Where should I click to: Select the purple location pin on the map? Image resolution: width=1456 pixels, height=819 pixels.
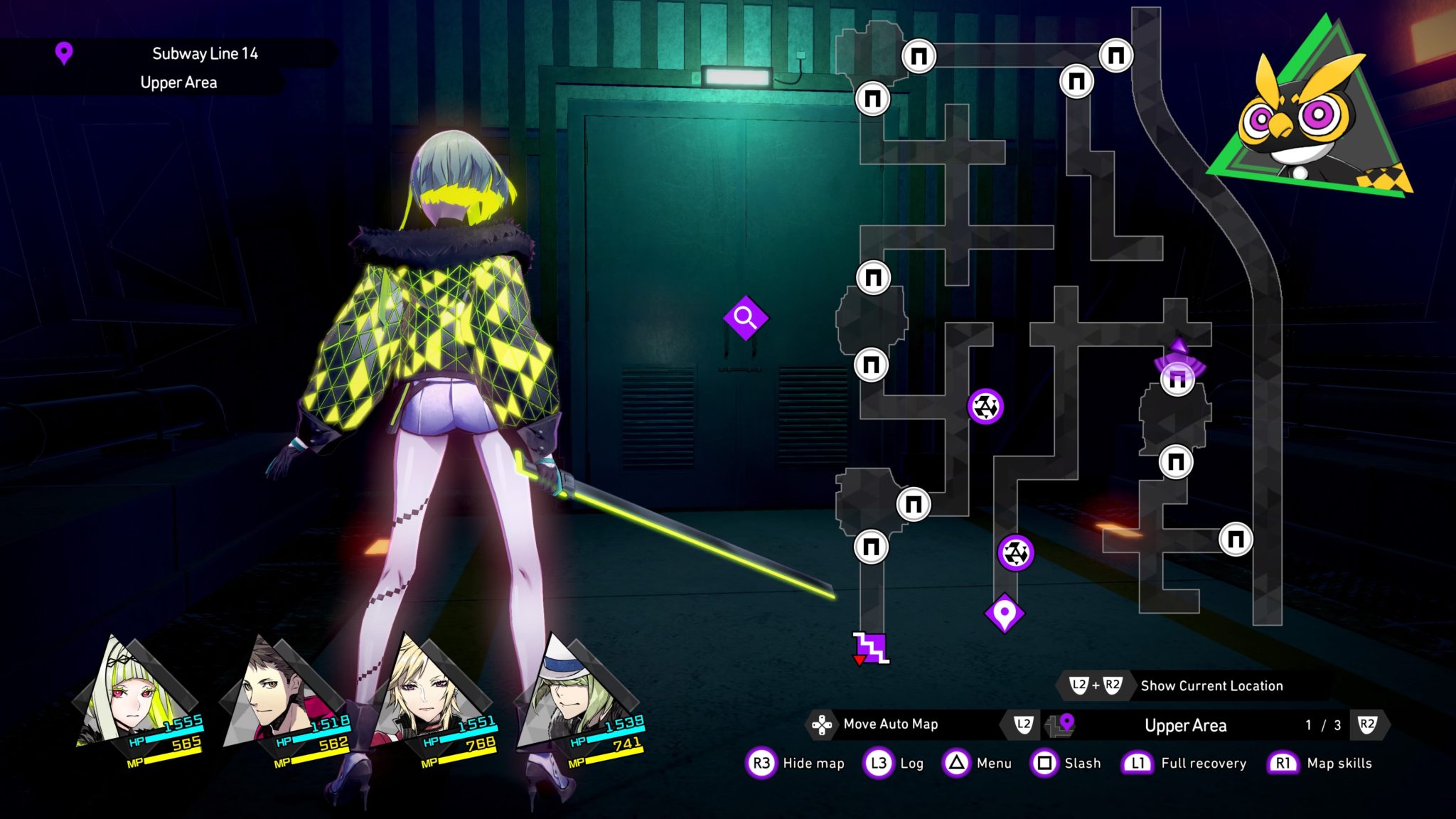tap(1004, 613)
